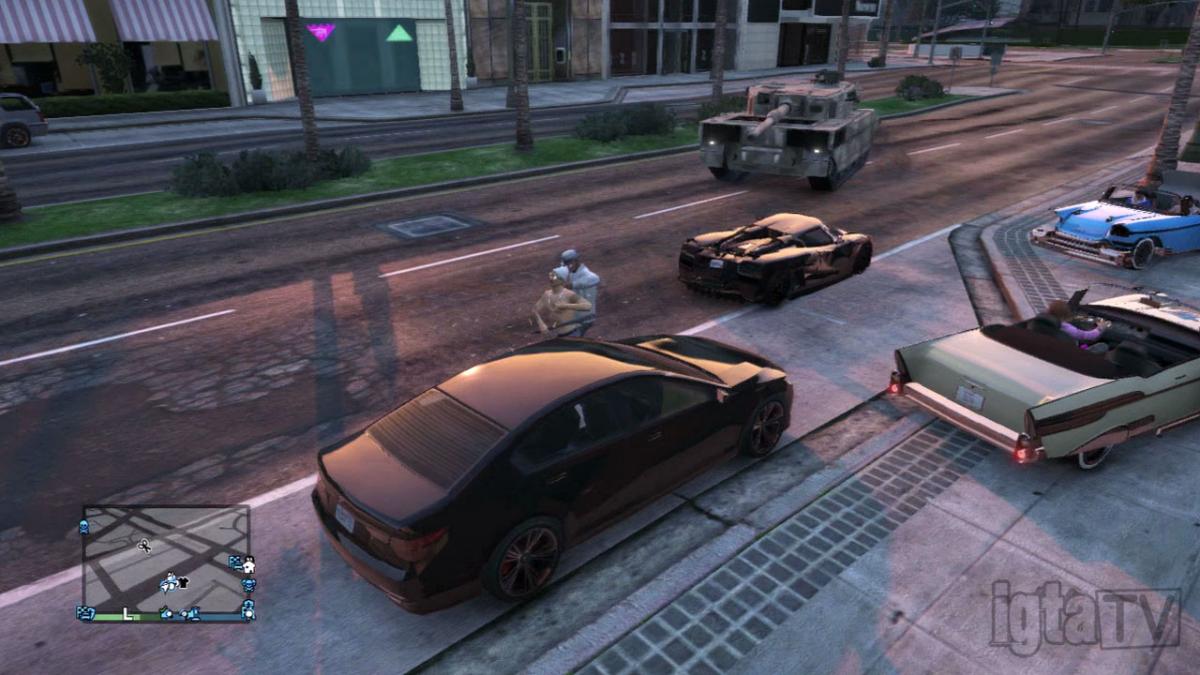Select the white safehouse marker on minimap
Image resolution: width=1200 pixels, height=675 pixels.
coord(249,567)
